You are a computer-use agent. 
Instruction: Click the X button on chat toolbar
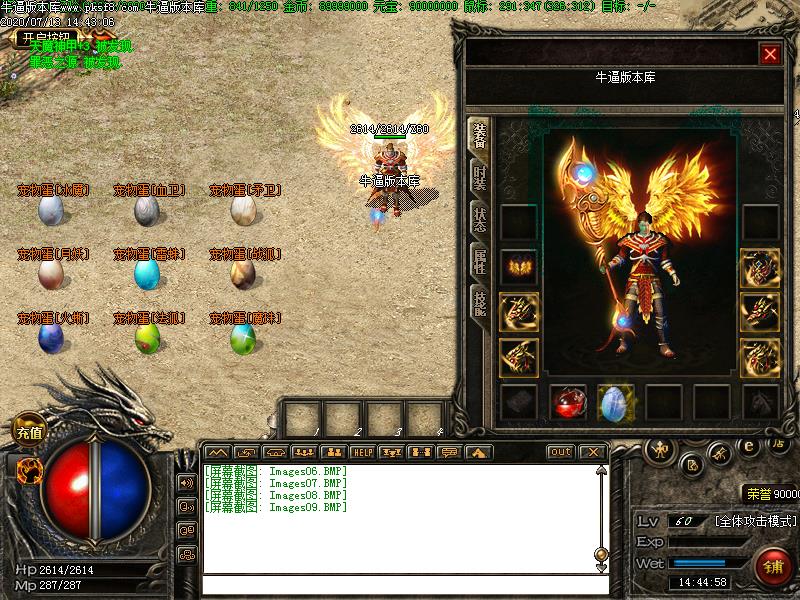coord(592,452)
